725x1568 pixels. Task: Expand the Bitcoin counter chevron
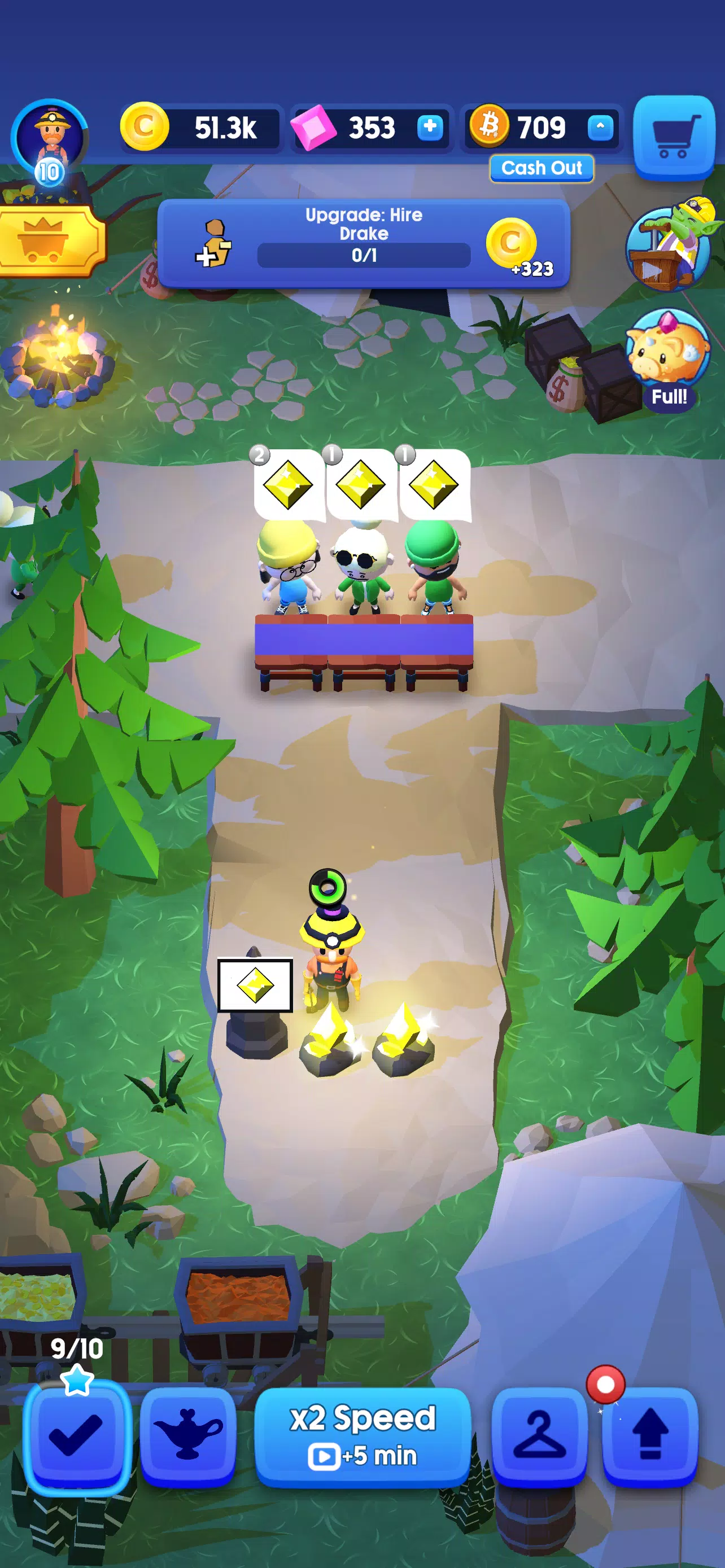(x=600, y=128)
